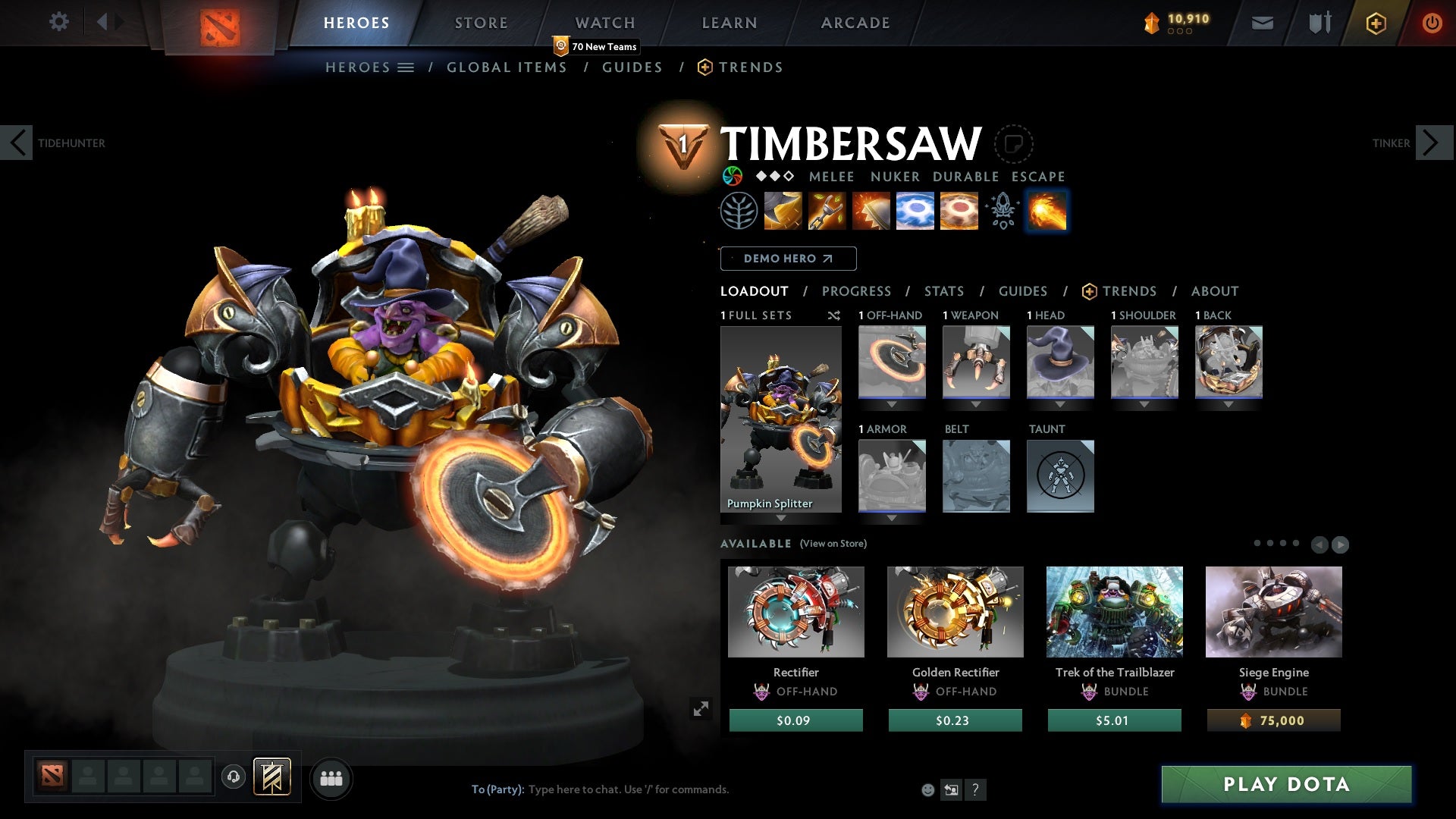Open the hamburger menu next to HEROES
The width and height of the screenshot is (1456, 819).
(406, 67)
